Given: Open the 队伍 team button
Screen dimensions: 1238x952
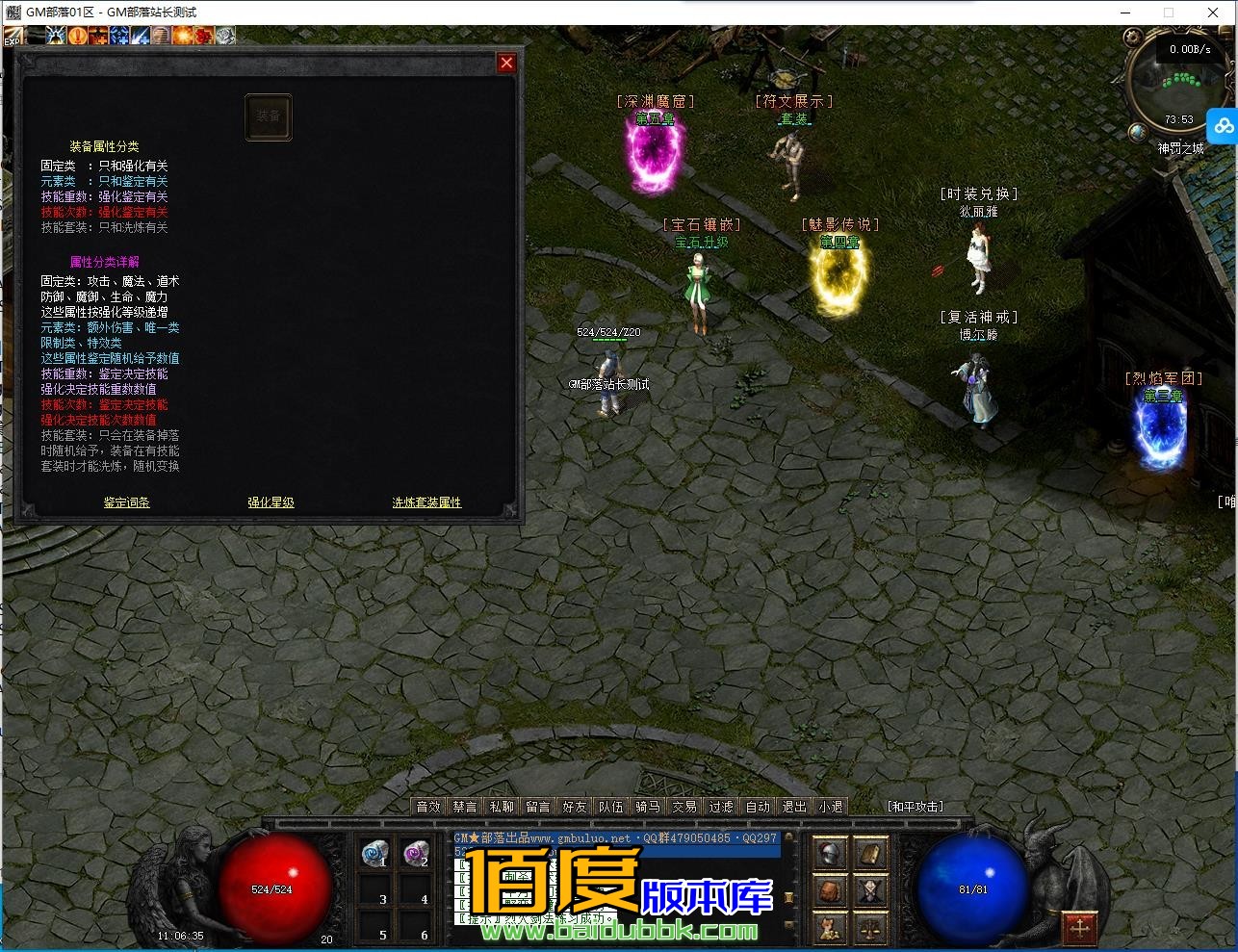Looking at the screenshot, I should click(x=611, y=807).
